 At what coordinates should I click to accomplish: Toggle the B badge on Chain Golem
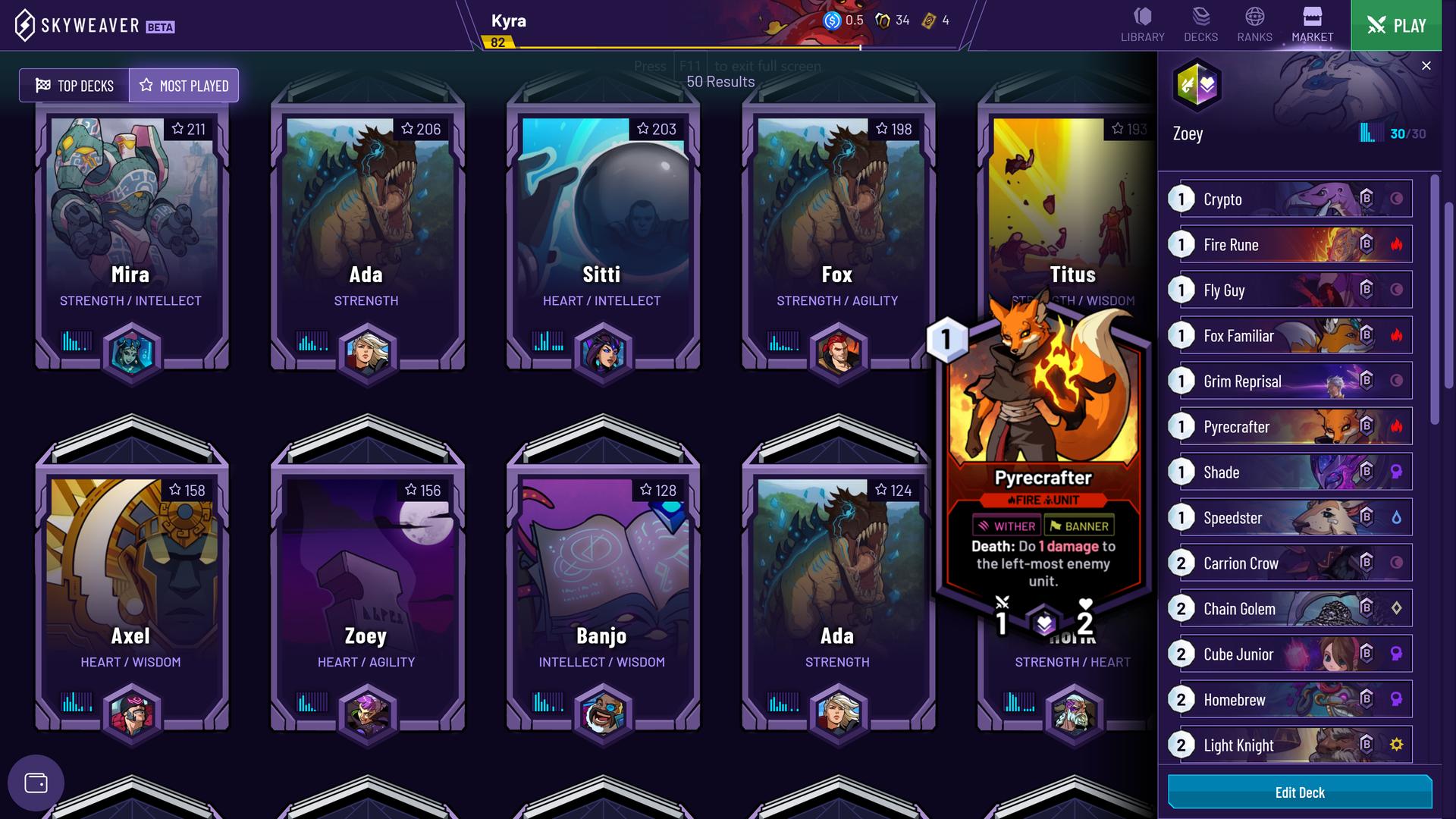(1368, 608)
